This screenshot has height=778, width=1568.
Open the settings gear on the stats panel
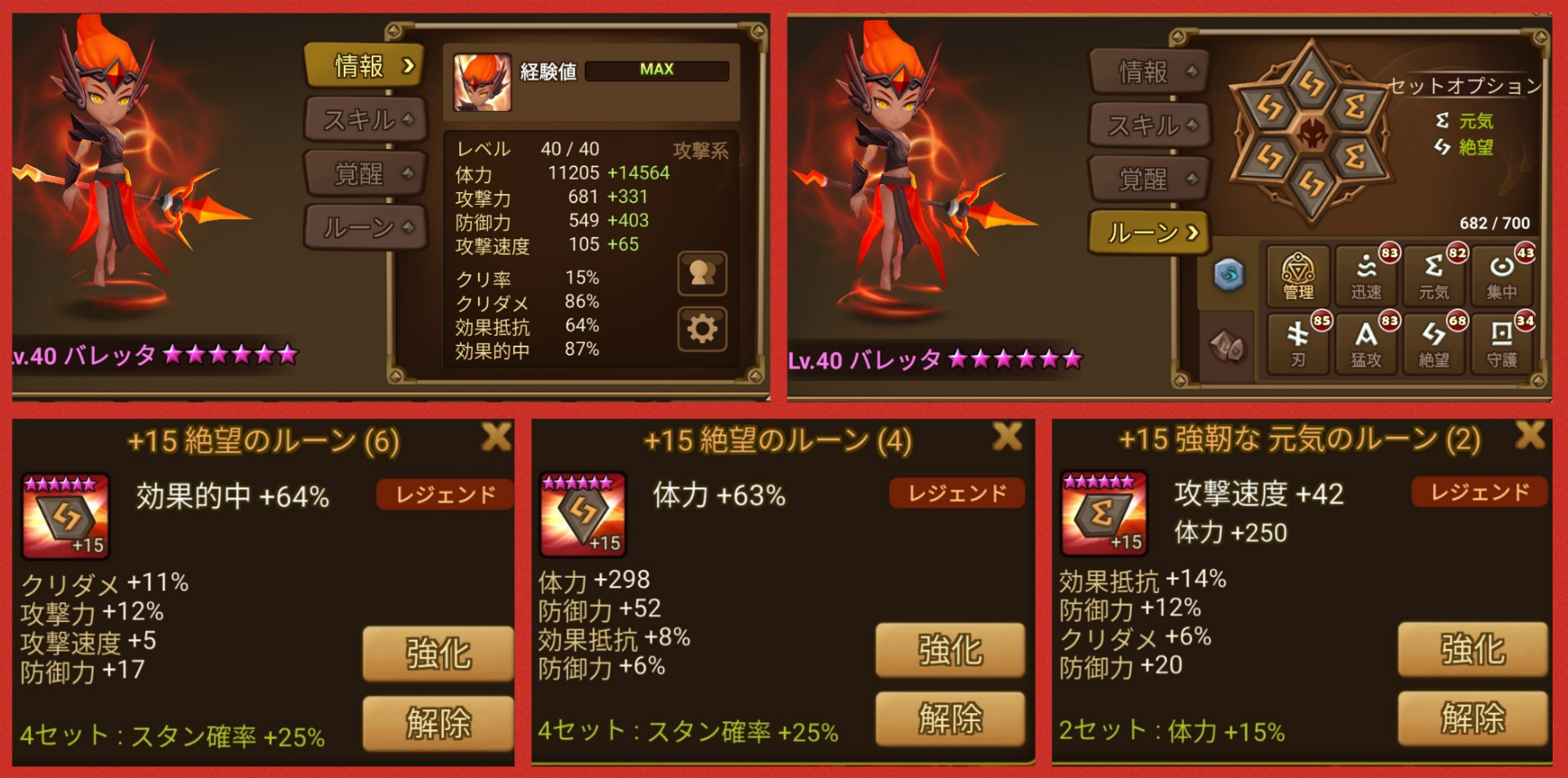pyautogui.click(x=703, y=329)
